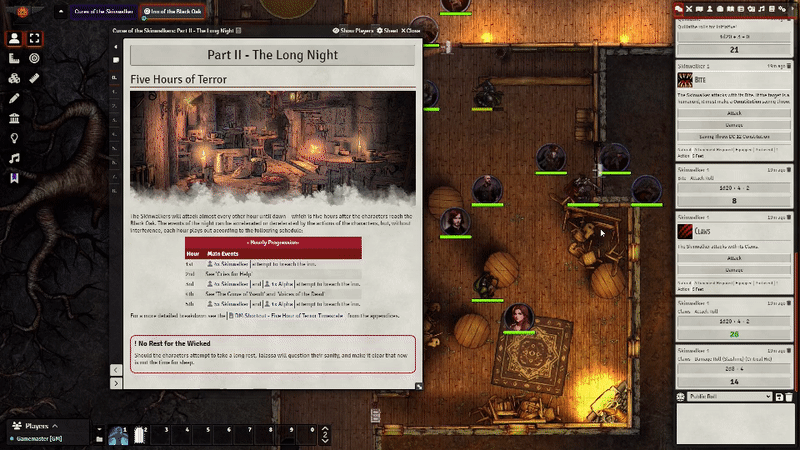Image resolution: width=800 pixels, height=450 pixels.
Task: Go to the next journal page
Action: click(x=117, y=383)
